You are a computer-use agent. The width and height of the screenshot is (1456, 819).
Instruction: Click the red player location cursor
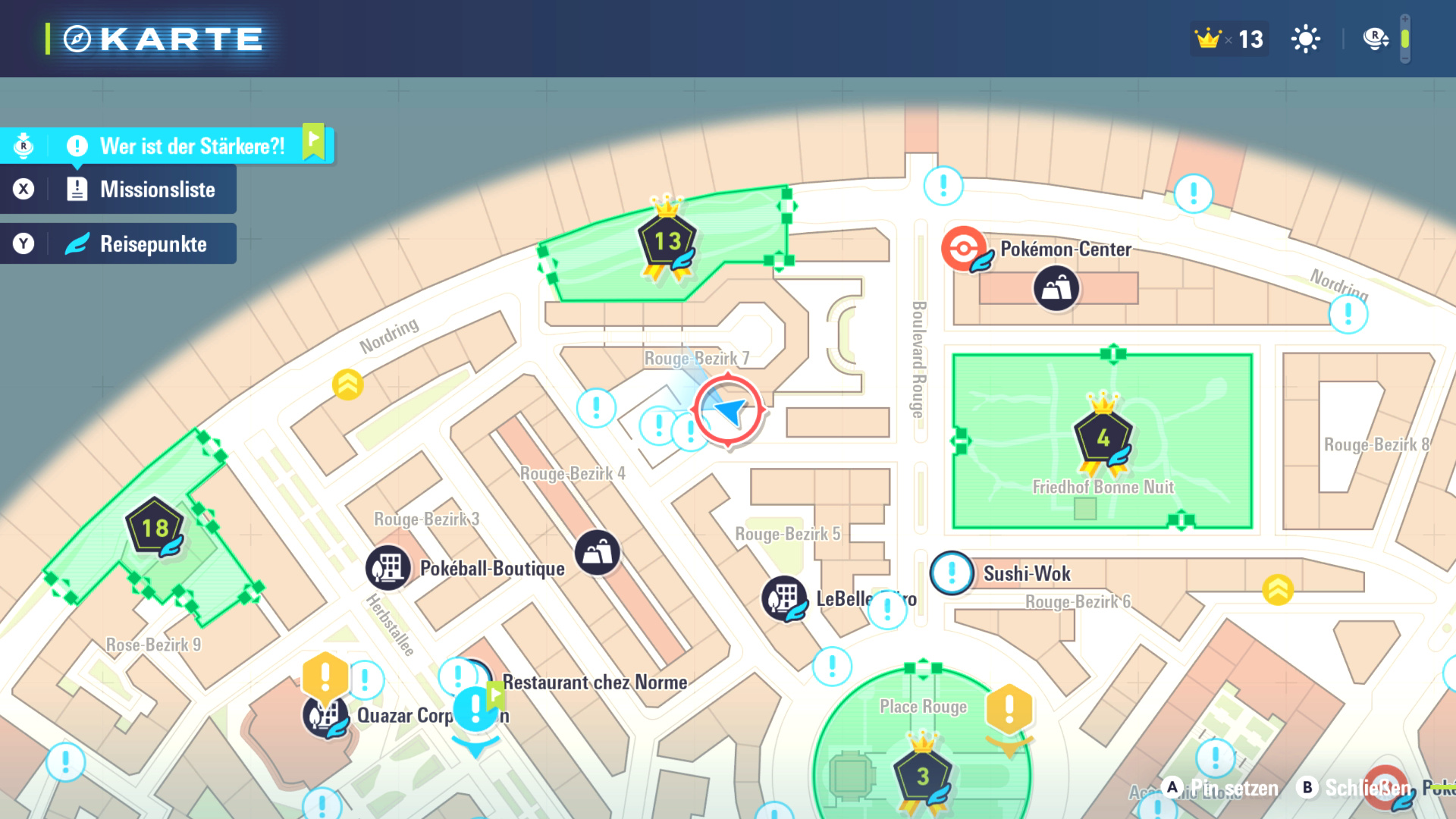(x=728, y=410)
